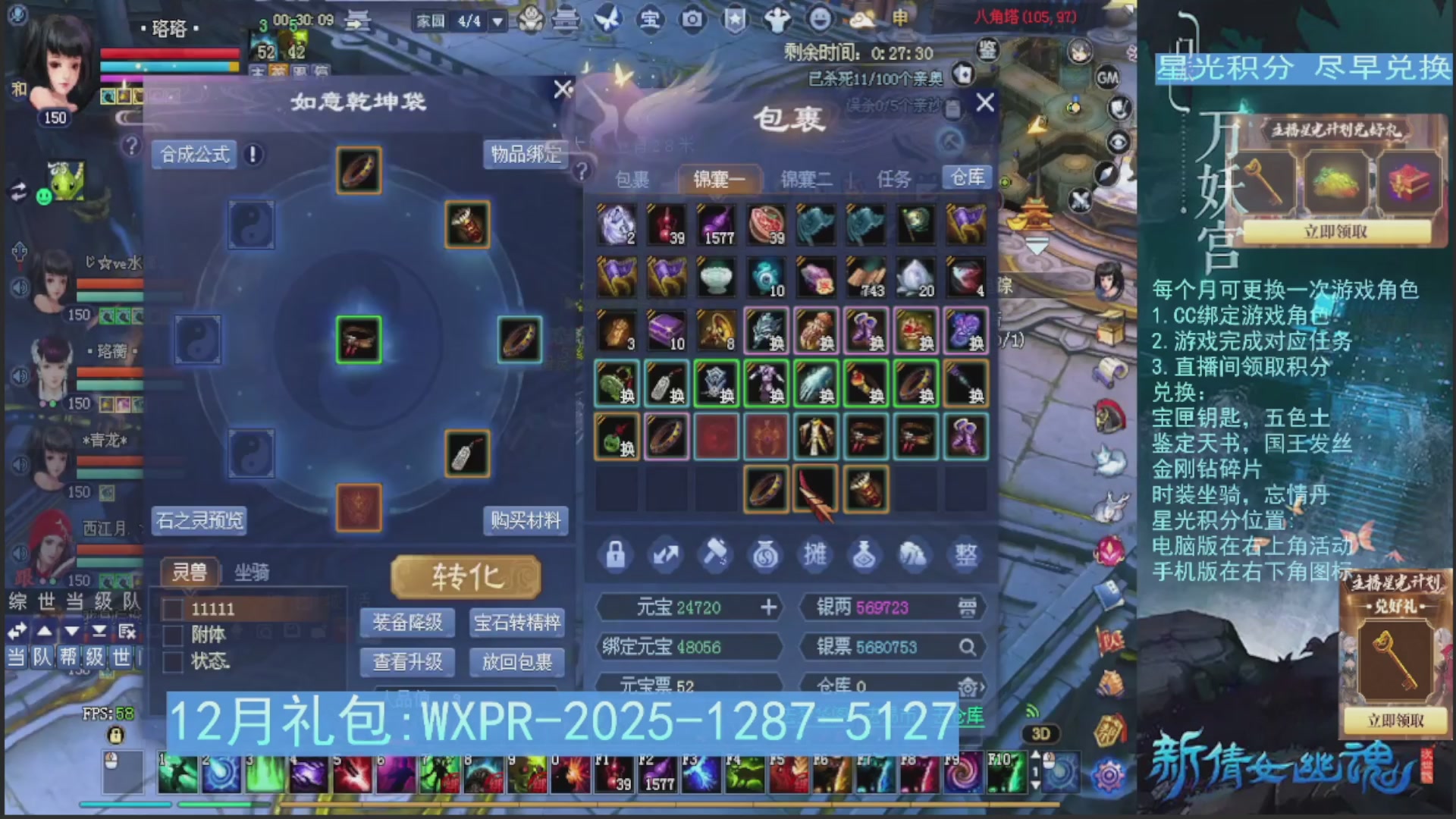Select the ring item in the transform center slot
Viewport: 1456px width, 819px height.
coord(359,340)
